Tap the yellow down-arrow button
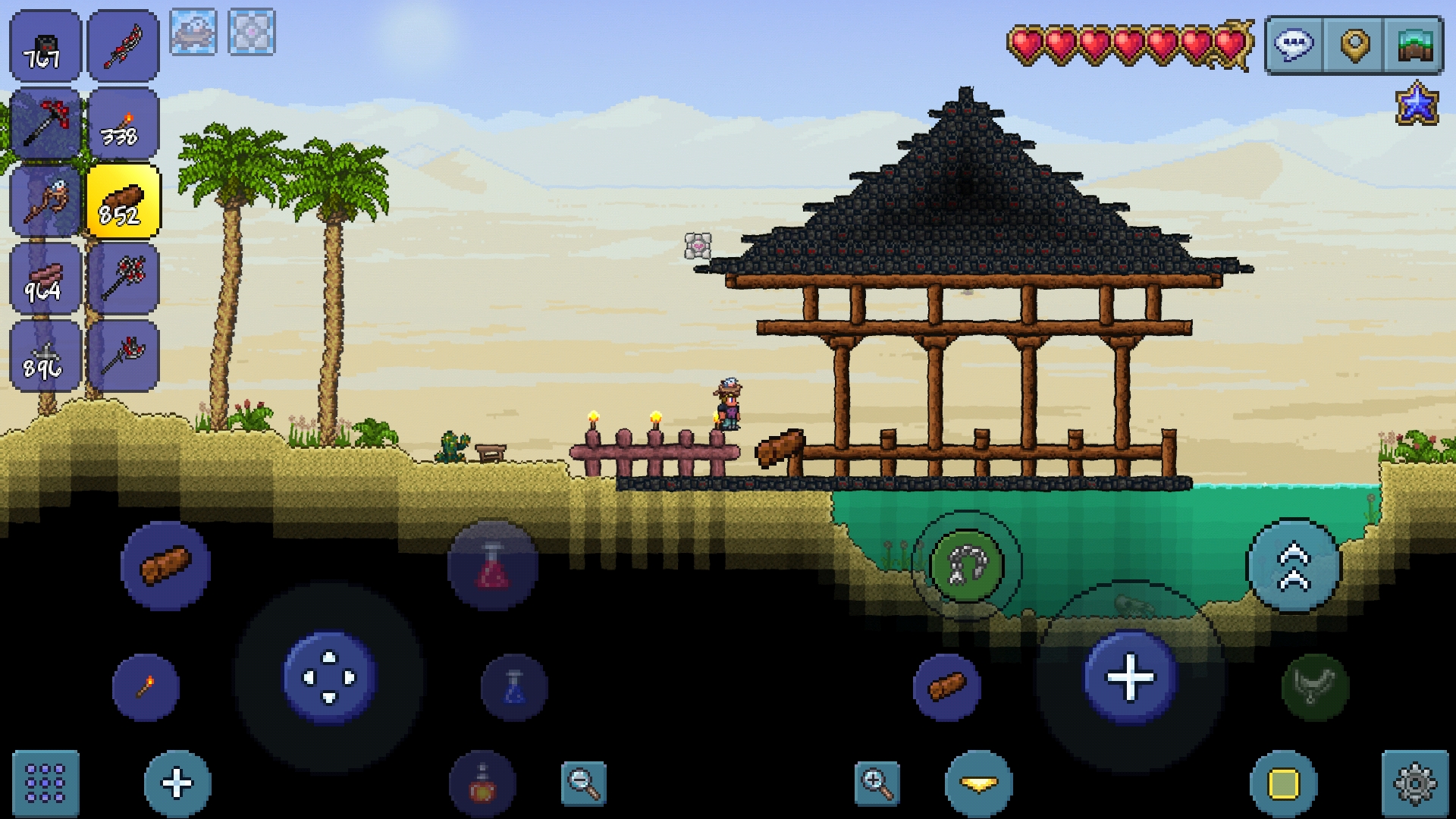Image resolution: width=1456 pixels, height=819 pixels. 978,783
